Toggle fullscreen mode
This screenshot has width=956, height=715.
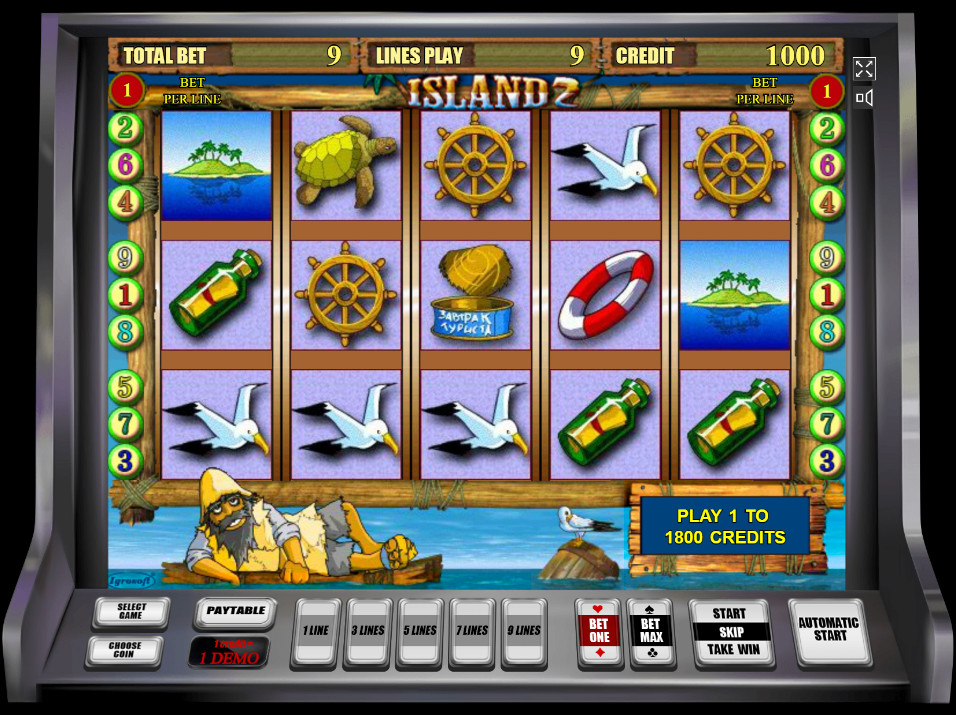[865, 68]
